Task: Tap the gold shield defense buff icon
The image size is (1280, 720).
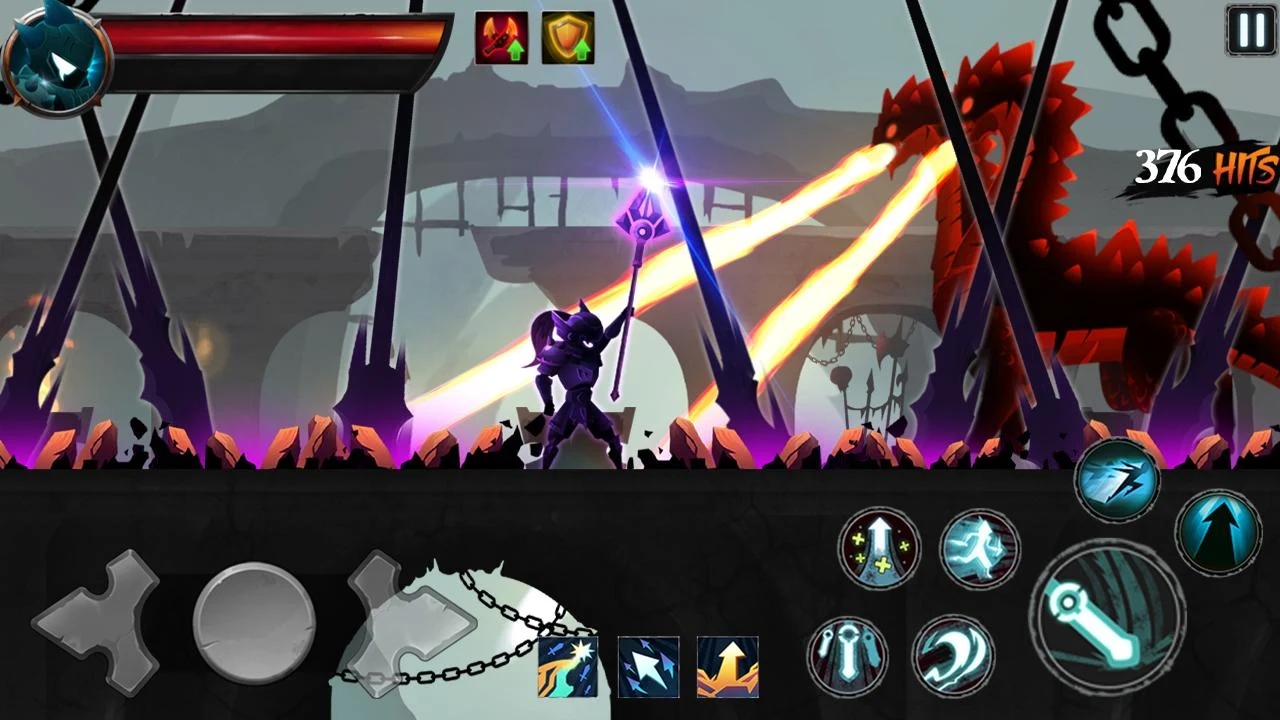Action: coord(568,38)
